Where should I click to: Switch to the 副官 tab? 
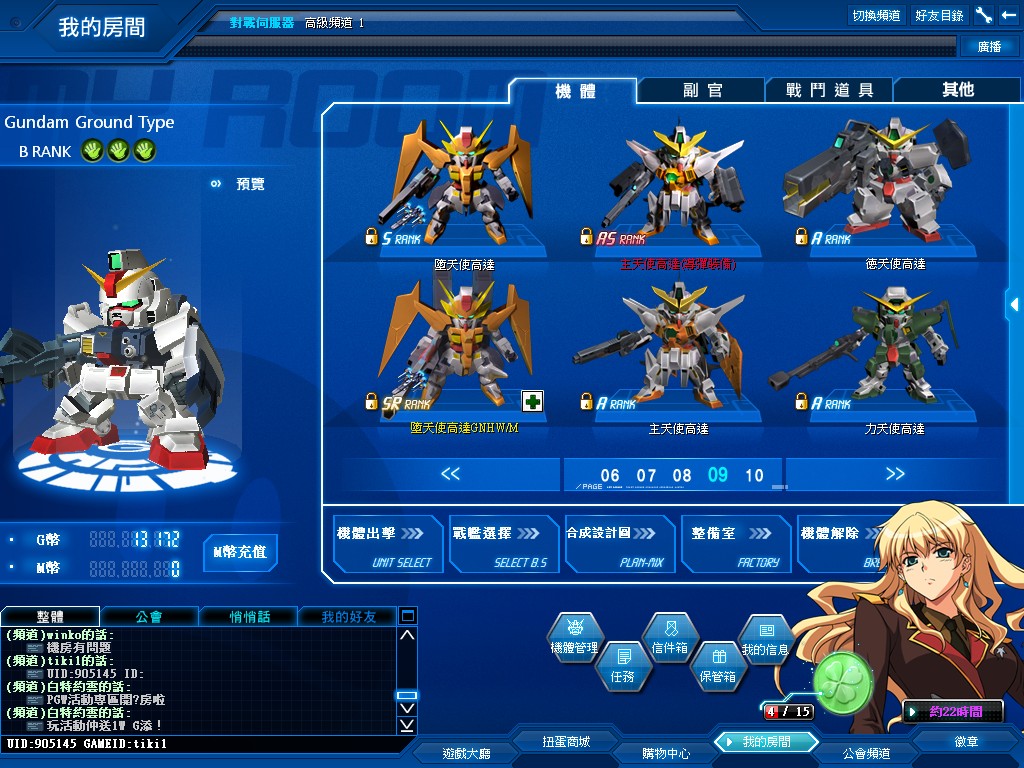click(x=702, y=90)
